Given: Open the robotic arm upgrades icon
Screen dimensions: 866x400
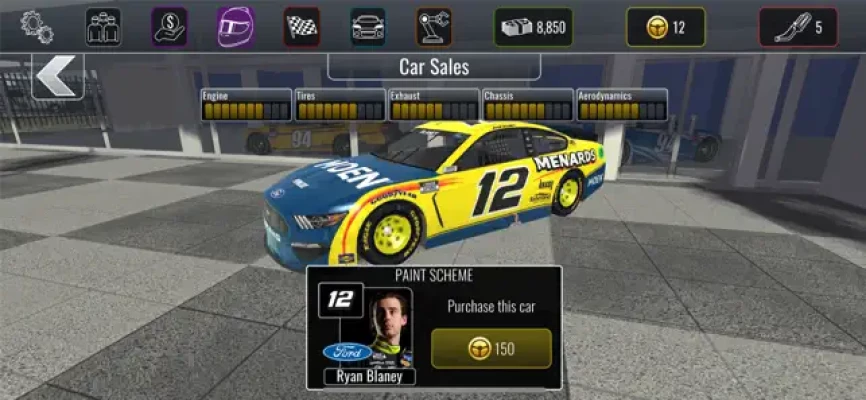Looking at the screenshot, I should click(x=434, y=27).
